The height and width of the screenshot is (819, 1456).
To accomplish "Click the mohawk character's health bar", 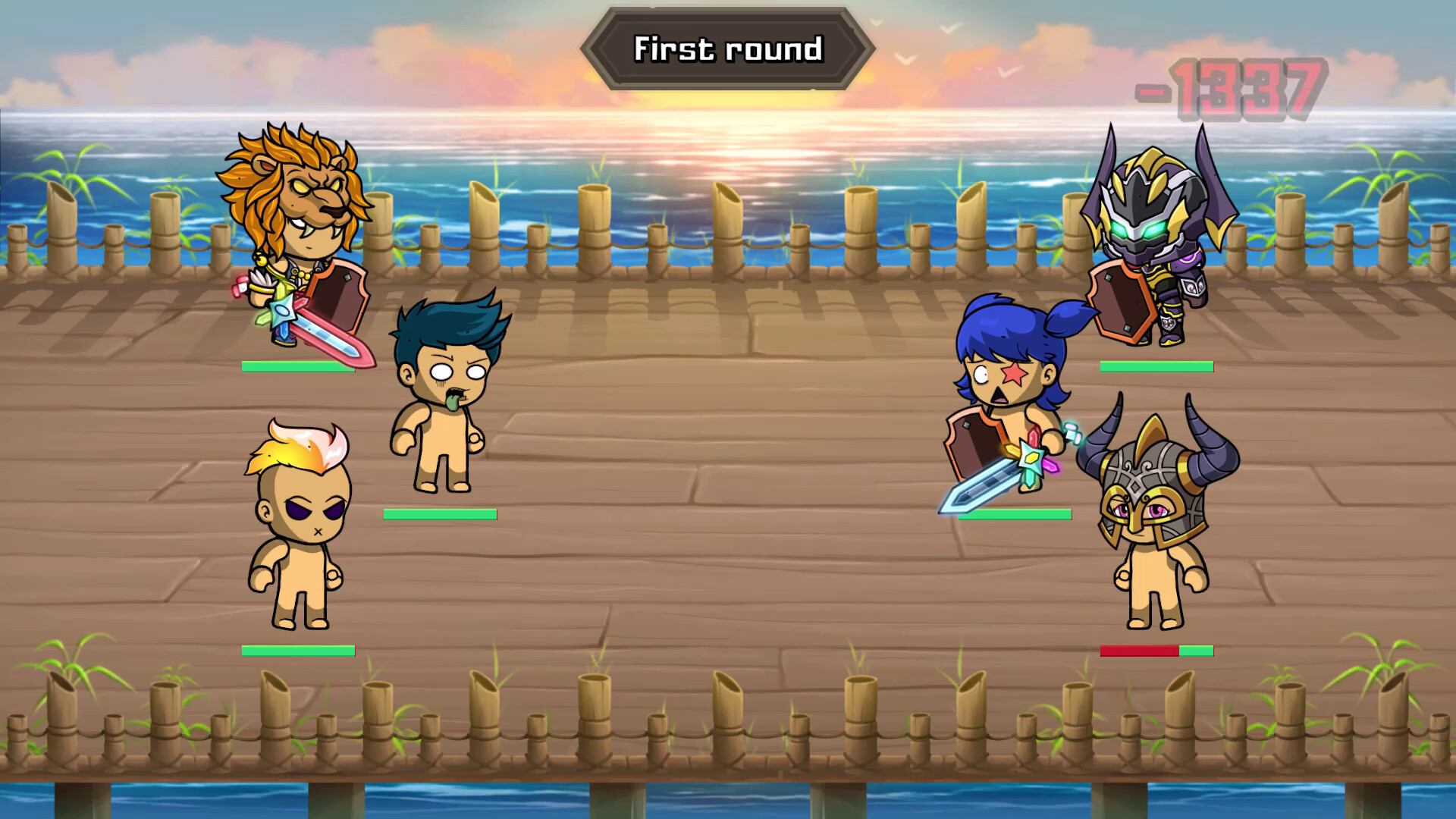I will (298, 651).
